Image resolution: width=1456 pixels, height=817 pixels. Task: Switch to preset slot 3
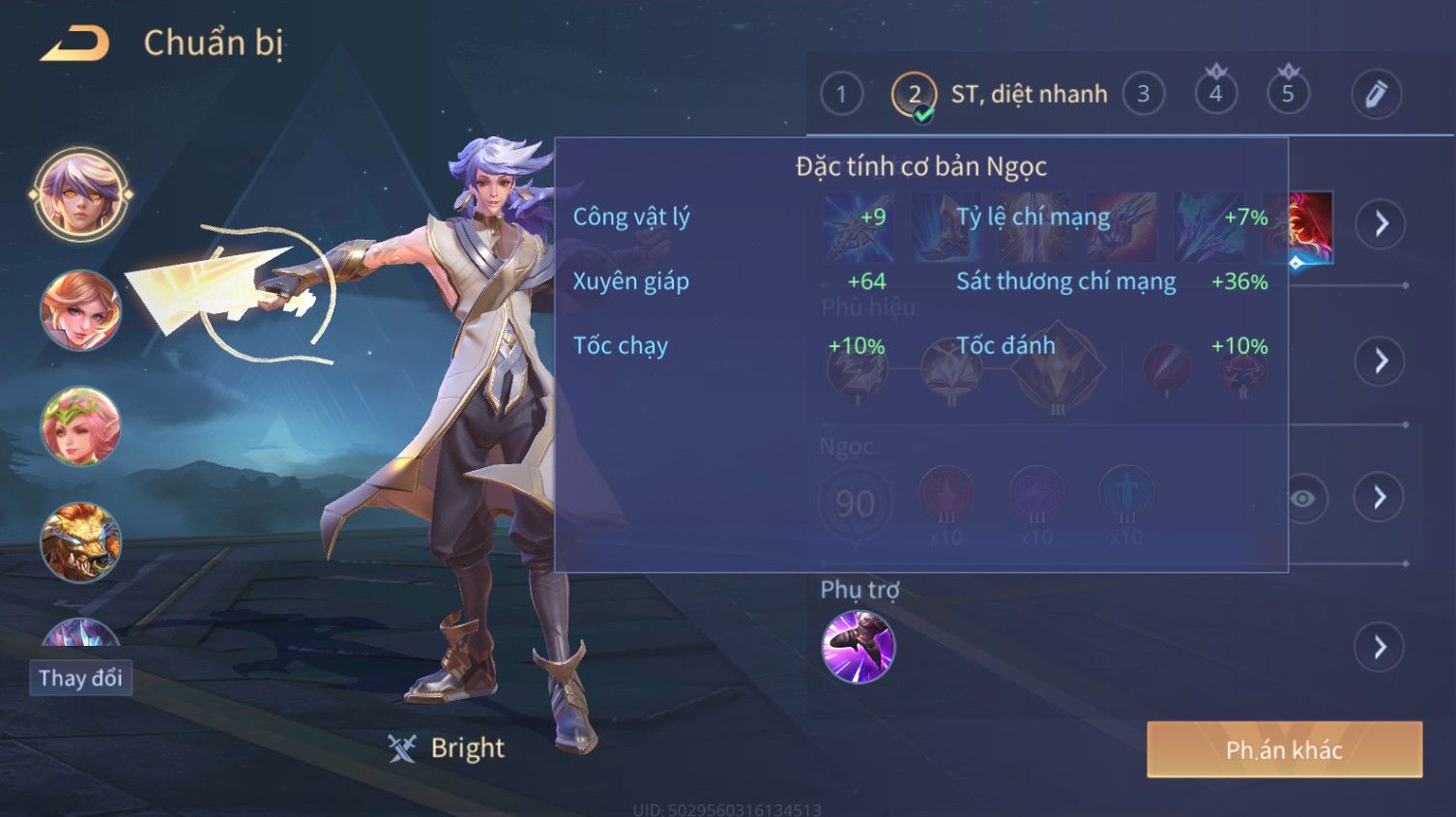pyautogui.click(x=1143, y=95)
